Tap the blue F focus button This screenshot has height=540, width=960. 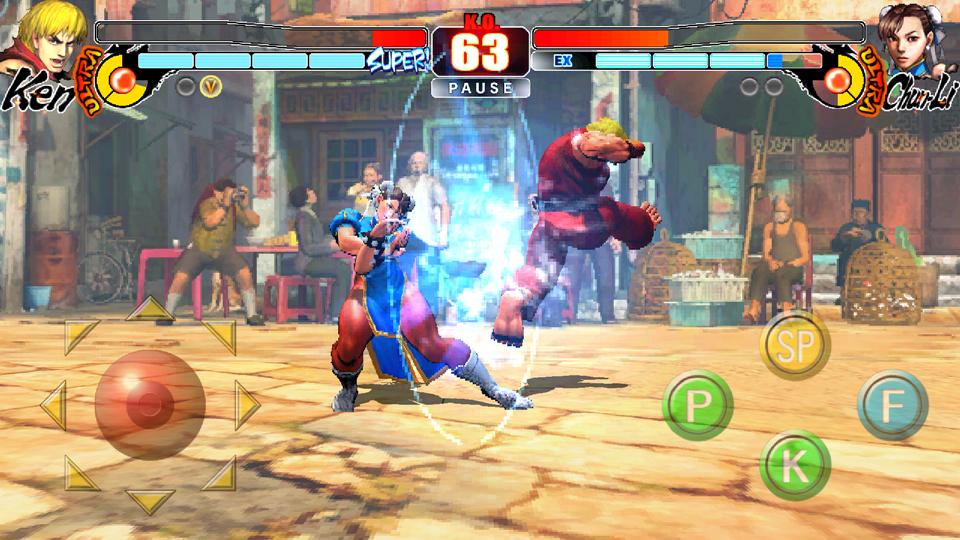coord(892,405)
